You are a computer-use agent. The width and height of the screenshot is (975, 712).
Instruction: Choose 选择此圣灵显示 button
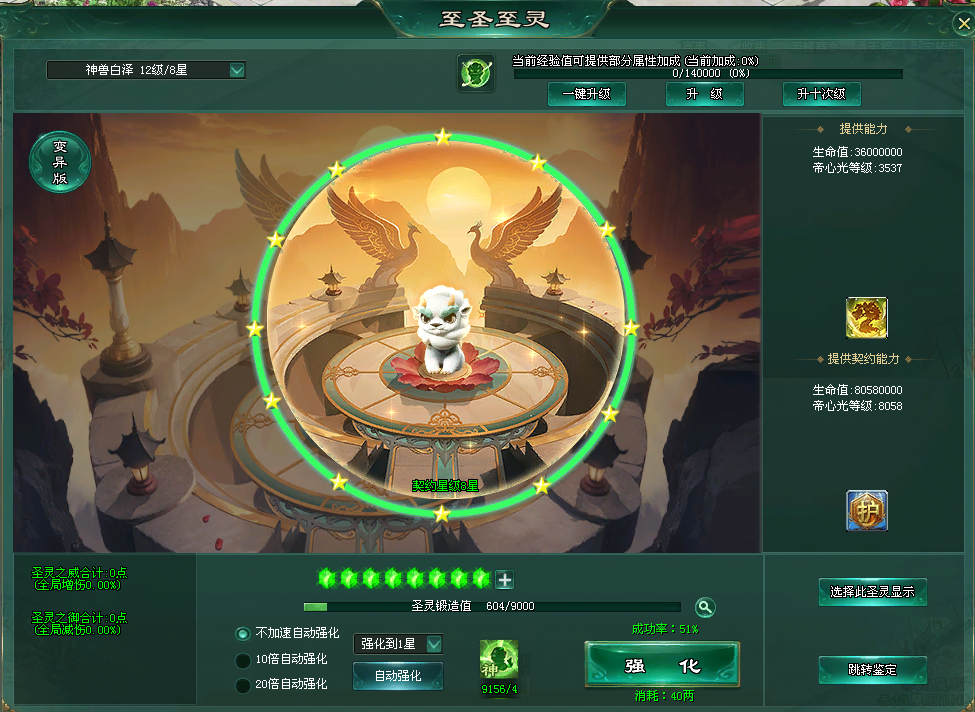pyautogui.click(x=872, y=591)
